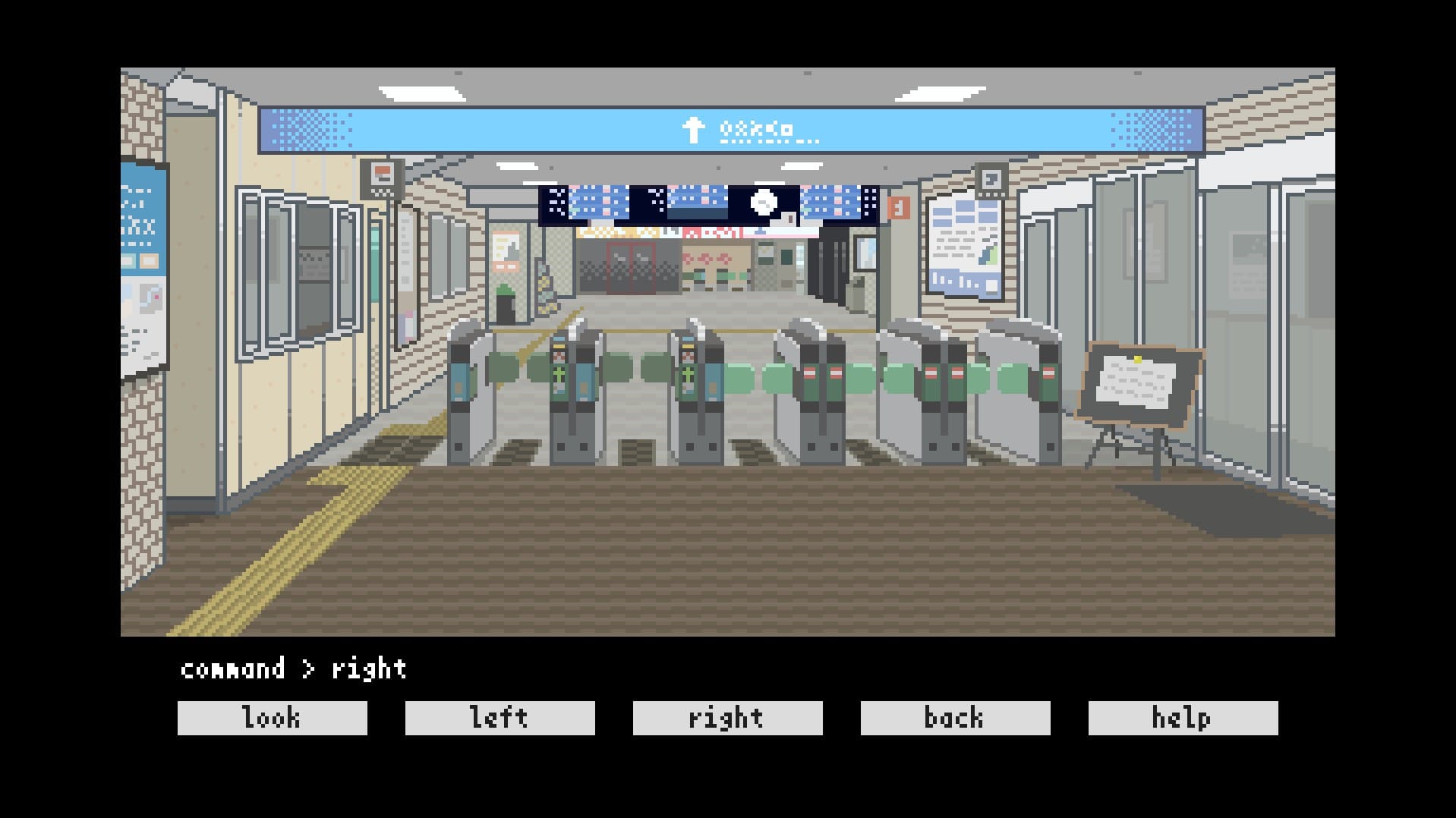Click the right command button

click(x=727, y=718)
